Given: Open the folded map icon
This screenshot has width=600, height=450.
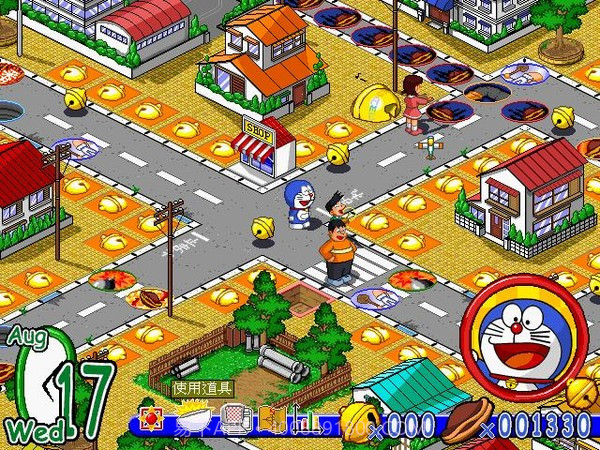Looking at the screenshot, I should (268, 417).
